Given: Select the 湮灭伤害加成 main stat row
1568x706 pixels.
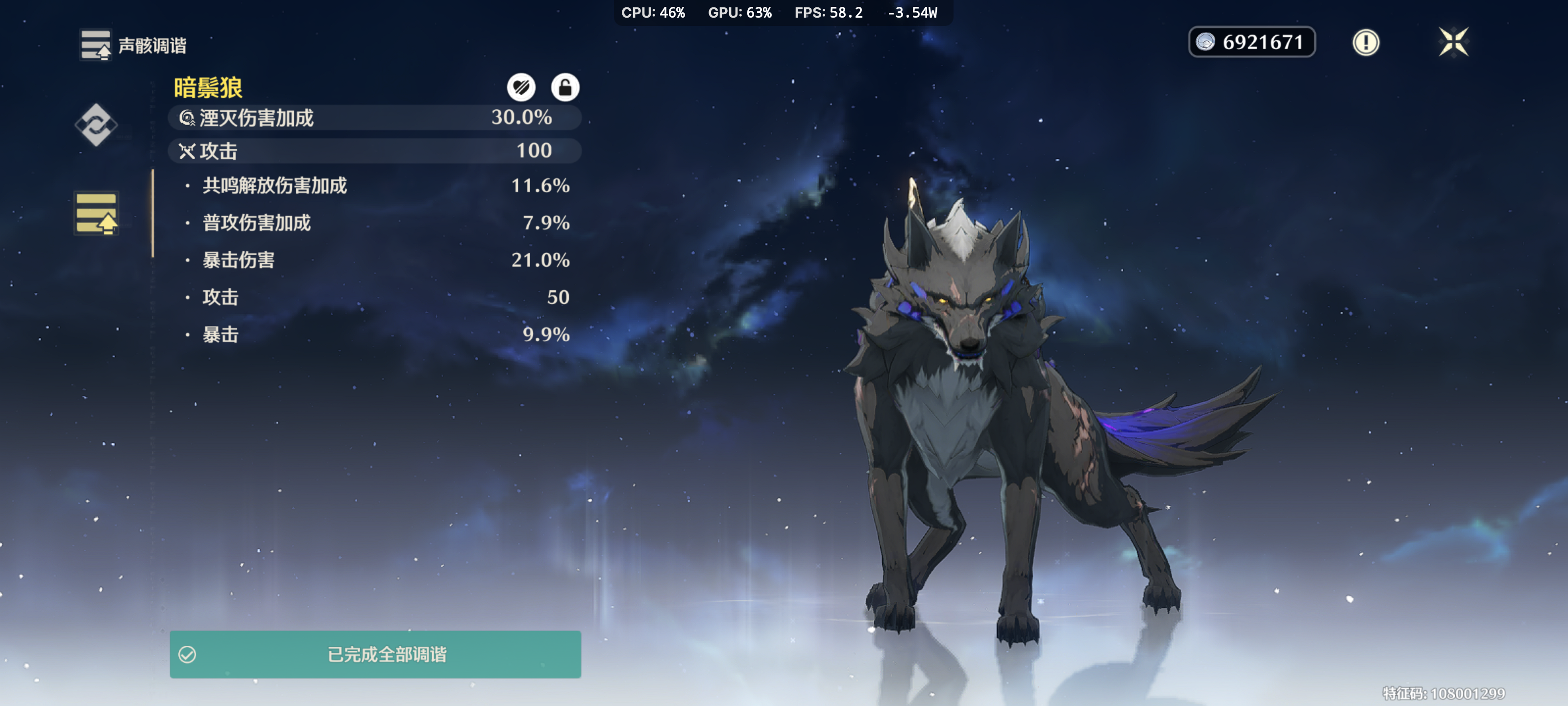Looking at the screenshot, I should click(374, 118).
